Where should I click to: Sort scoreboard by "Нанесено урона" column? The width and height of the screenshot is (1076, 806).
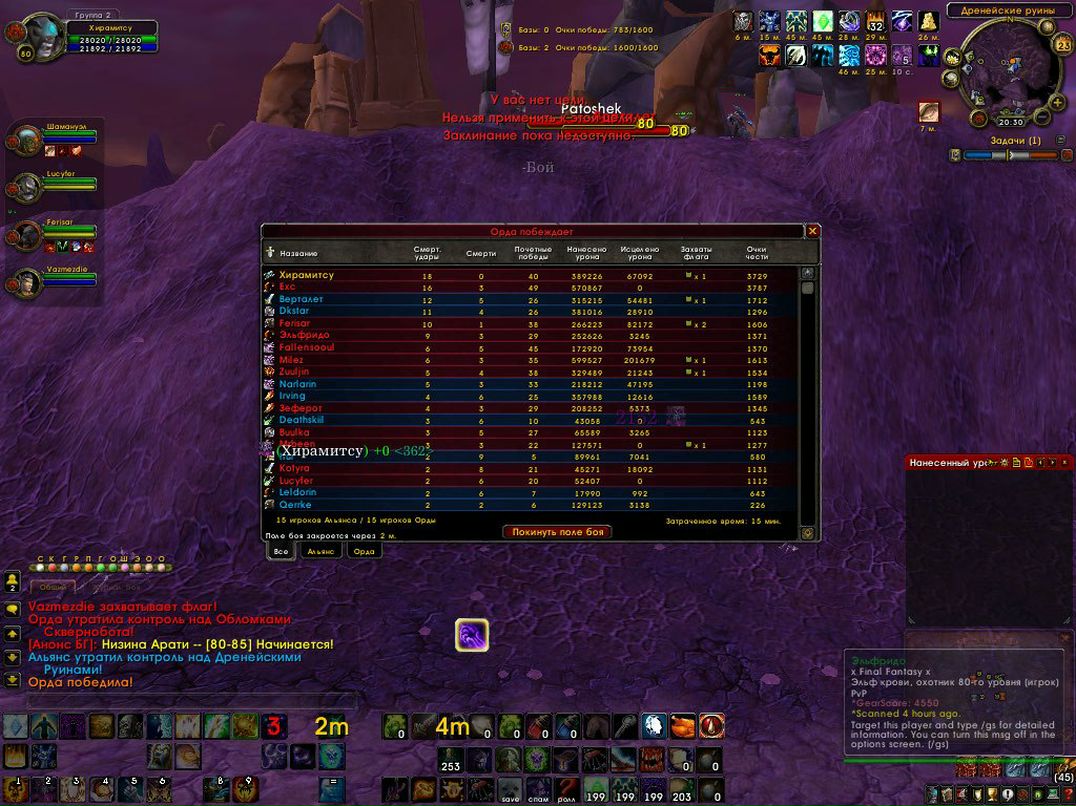(586, 252)
